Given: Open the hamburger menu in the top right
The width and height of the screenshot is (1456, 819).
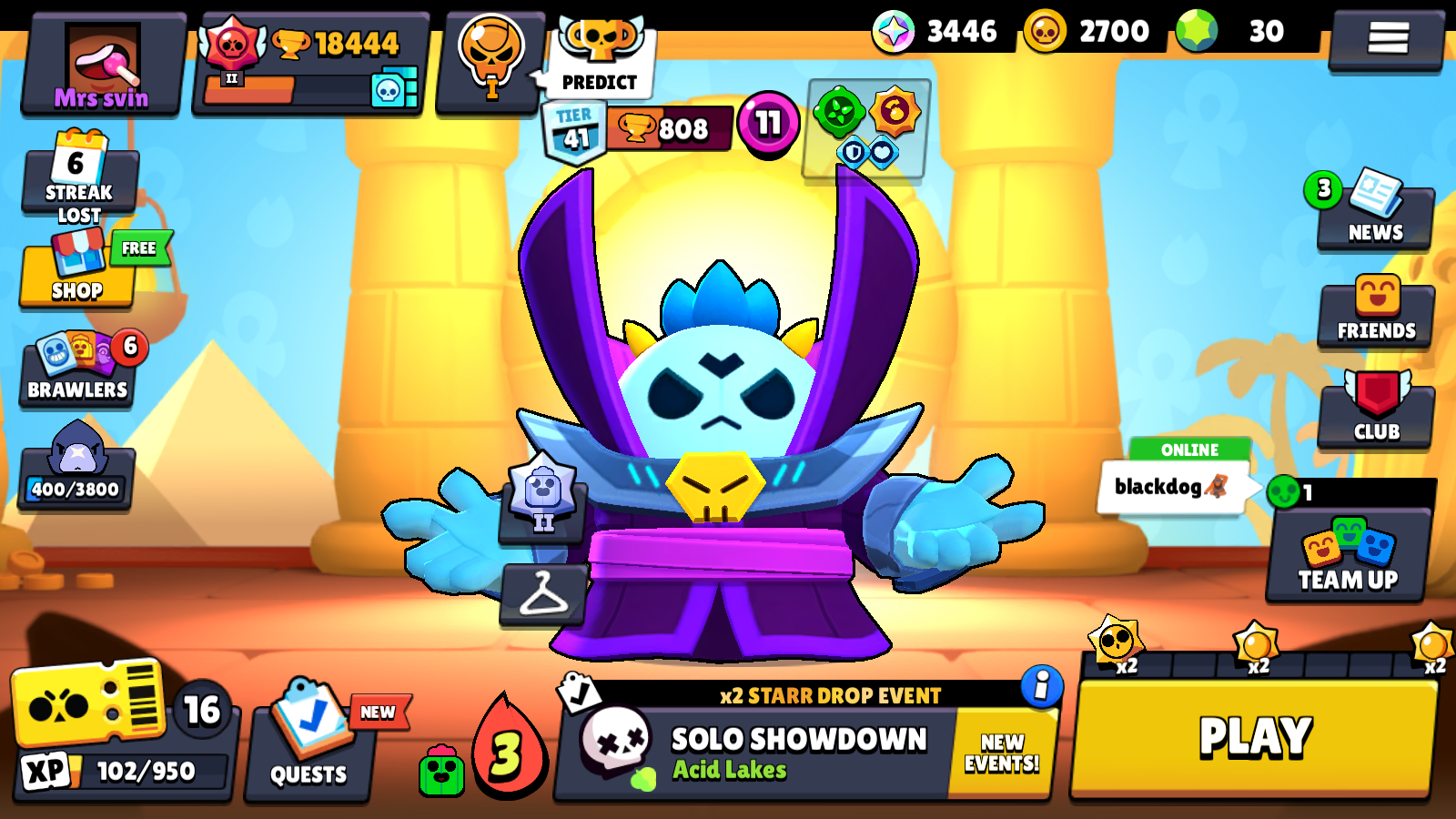Looking at the screenshot, I should [x=1387, y=36].
